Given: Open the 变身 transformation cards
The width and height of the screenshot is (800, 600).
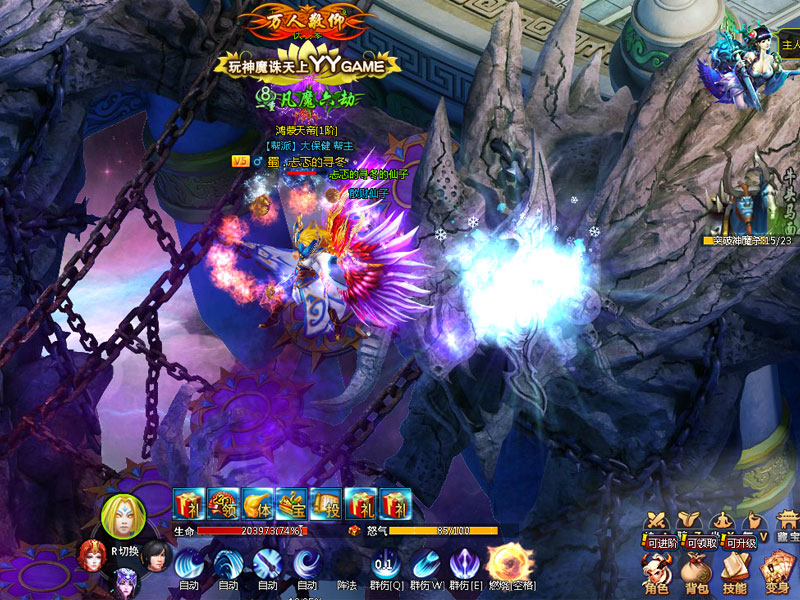Looking at the screenshot, I should [775, 571].
